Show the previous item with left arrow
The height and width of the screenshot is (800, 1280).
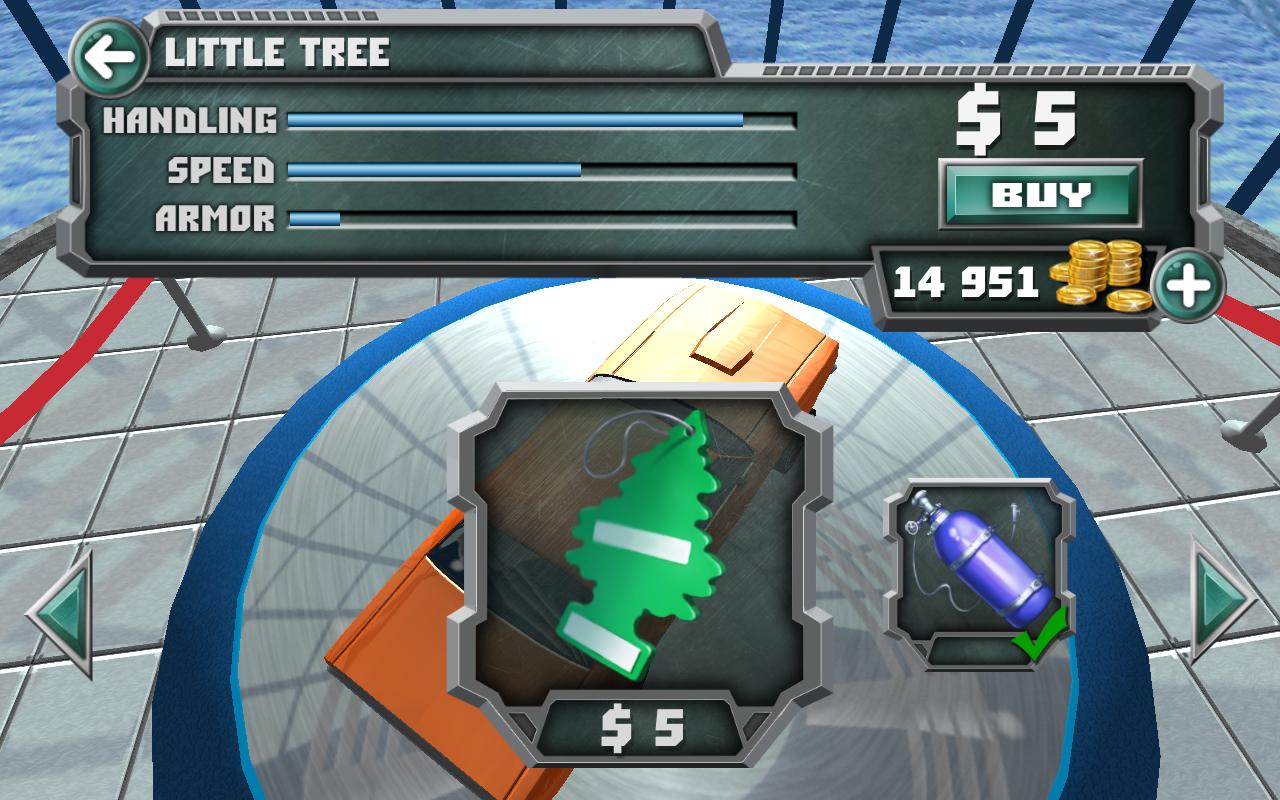tap(62, 613)
